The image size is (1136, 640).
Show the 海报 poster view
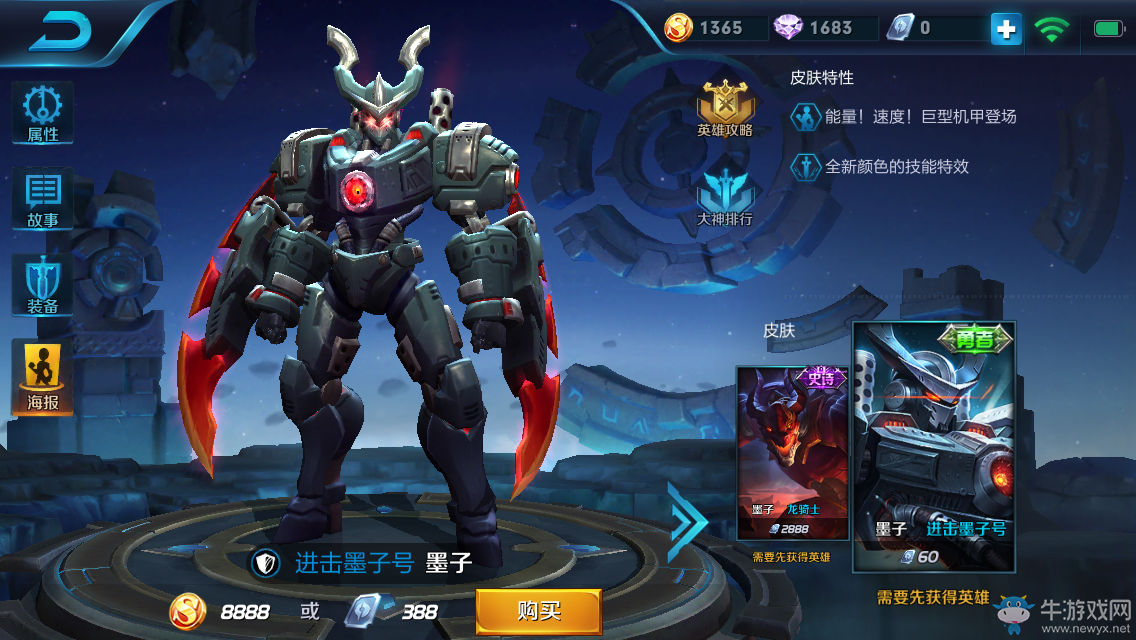pos(43,377)
